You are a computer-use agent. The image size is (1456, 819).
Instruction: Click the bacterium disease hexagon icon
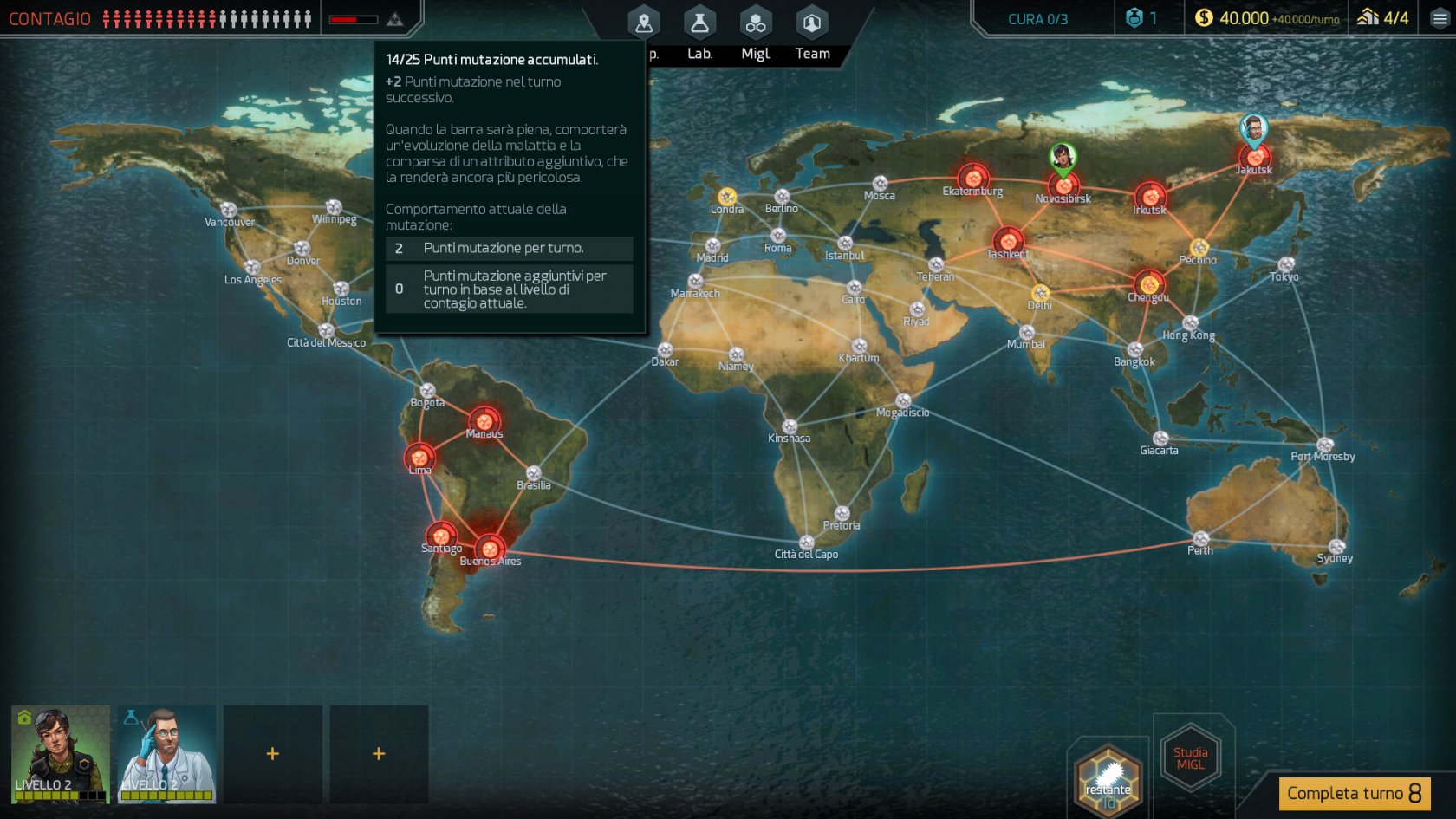(x=1108, y=780)
